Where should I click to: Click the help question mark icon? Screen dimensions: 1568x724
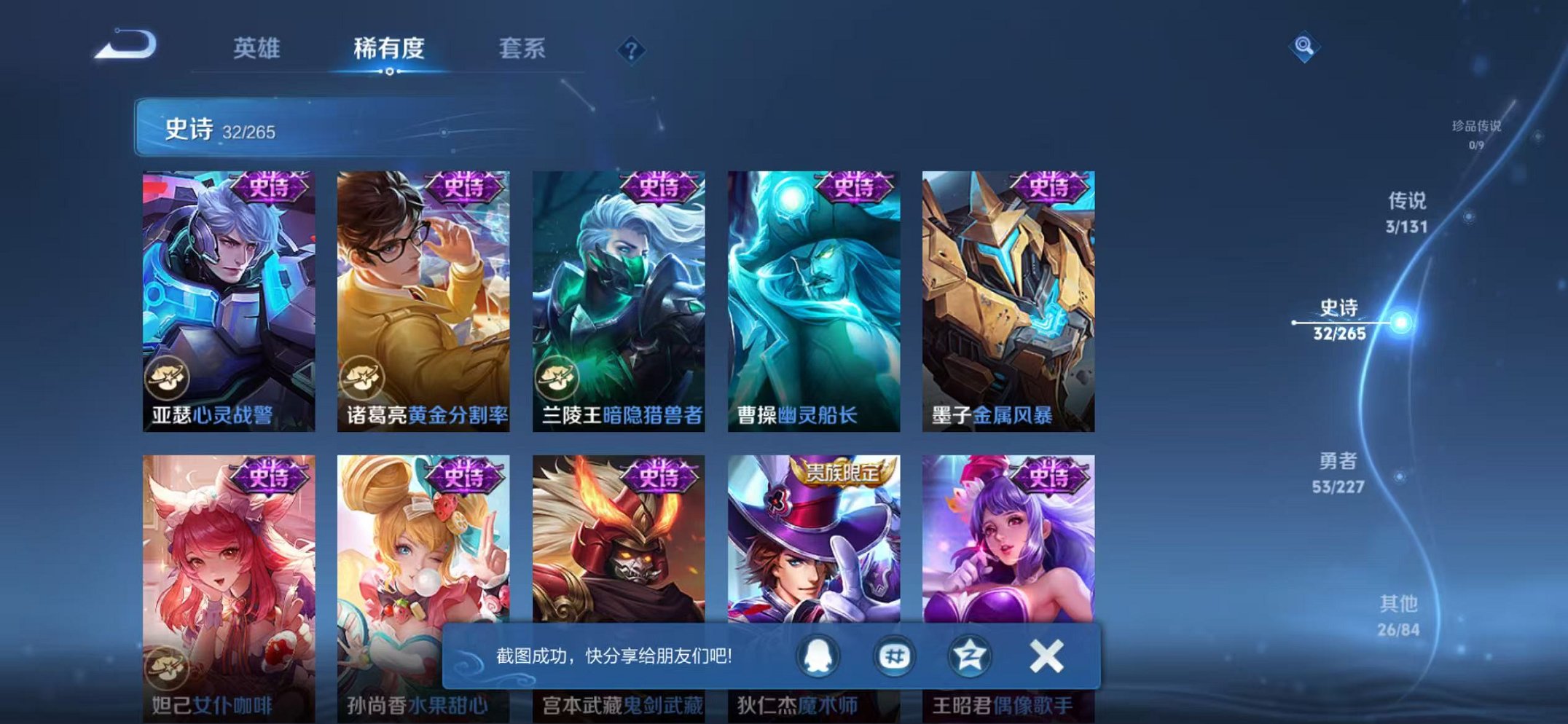click(631, 50)
